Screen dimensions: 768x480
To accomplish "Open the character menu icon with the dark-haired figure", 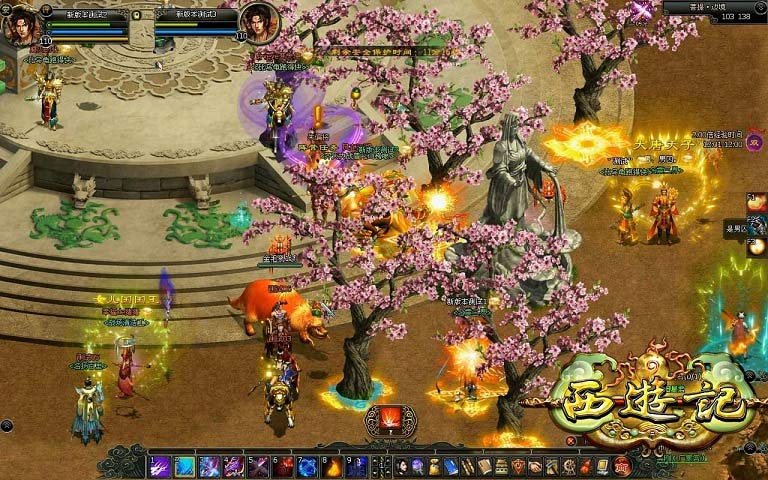I will 400,466.
